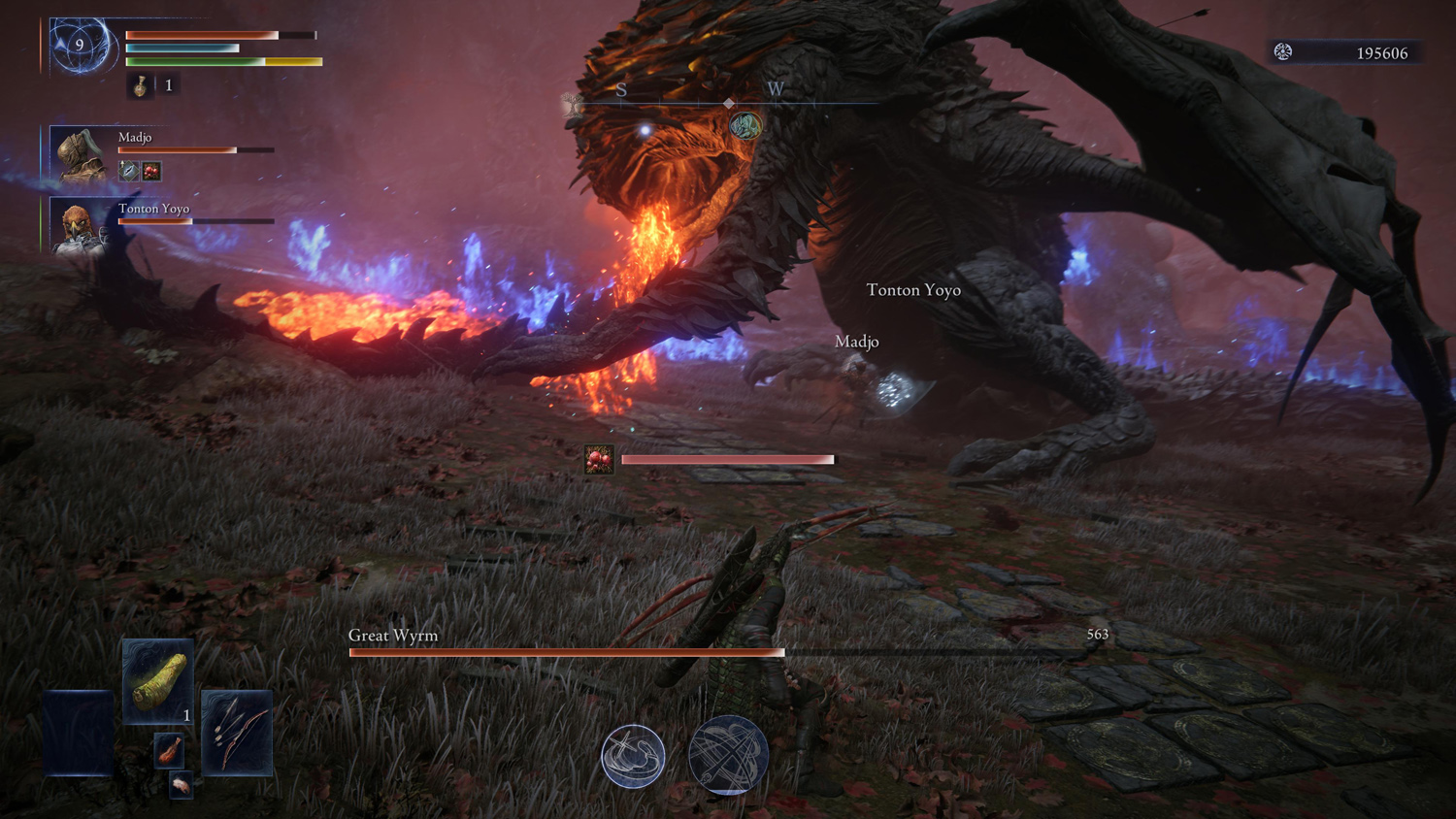
Task: Click the red berries buff icon under Madjo
Action: [151, 172]
